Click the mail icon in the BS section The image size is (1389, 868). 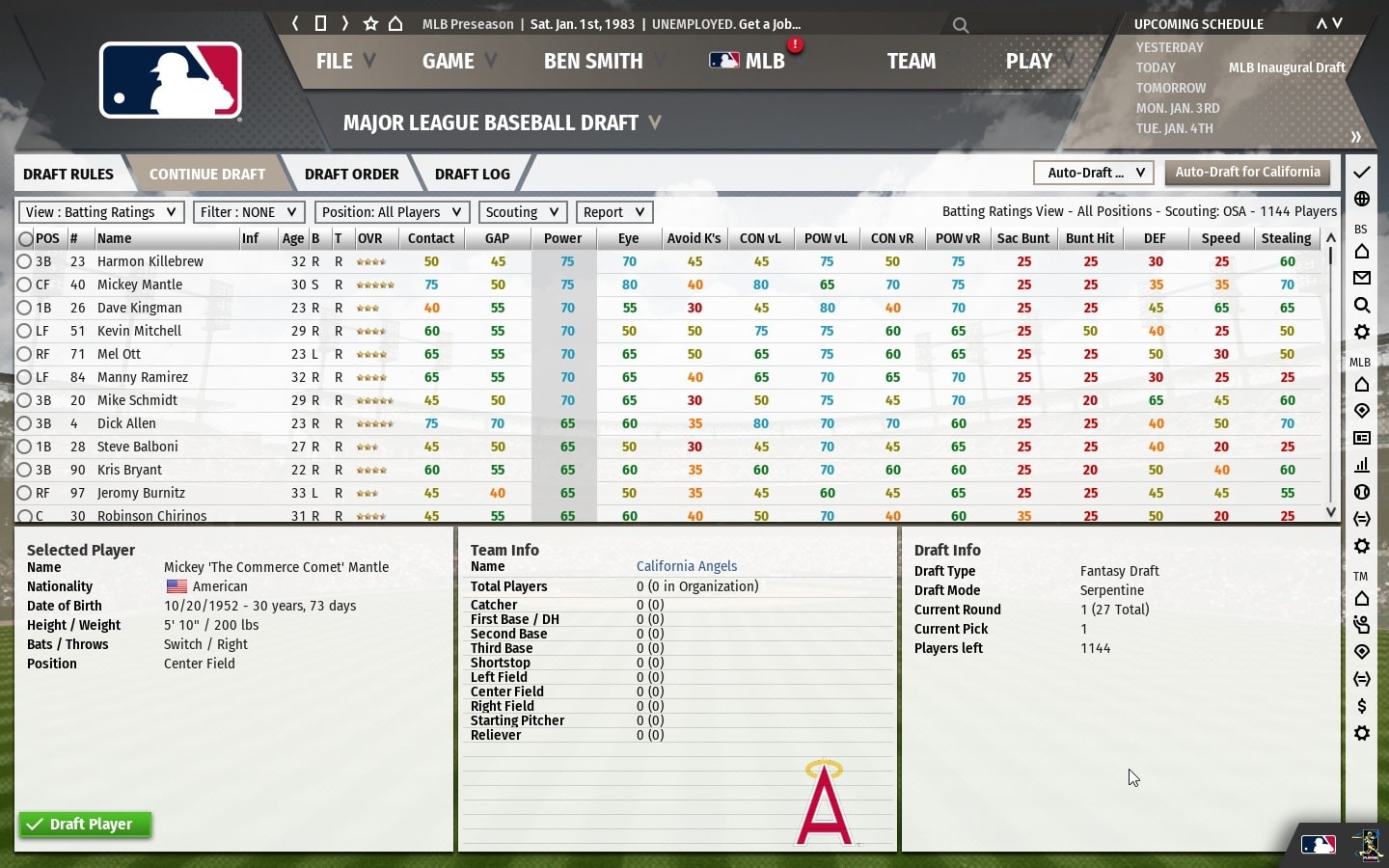click(1362, 279)
